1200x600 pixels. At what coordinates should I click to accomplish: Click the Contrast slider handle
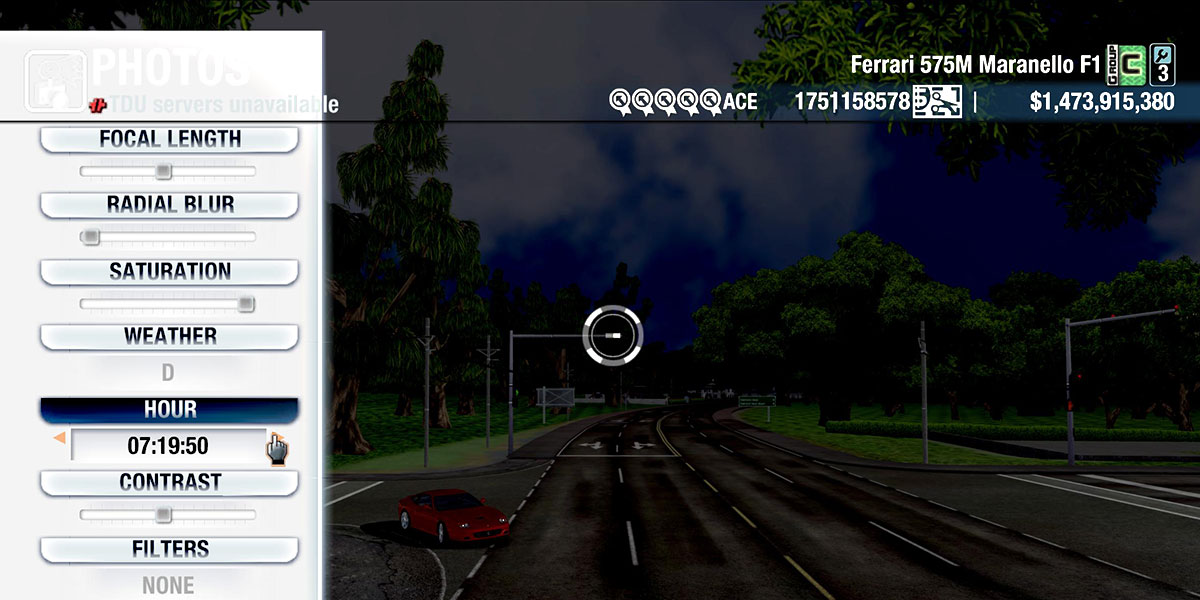coord(164,515)
